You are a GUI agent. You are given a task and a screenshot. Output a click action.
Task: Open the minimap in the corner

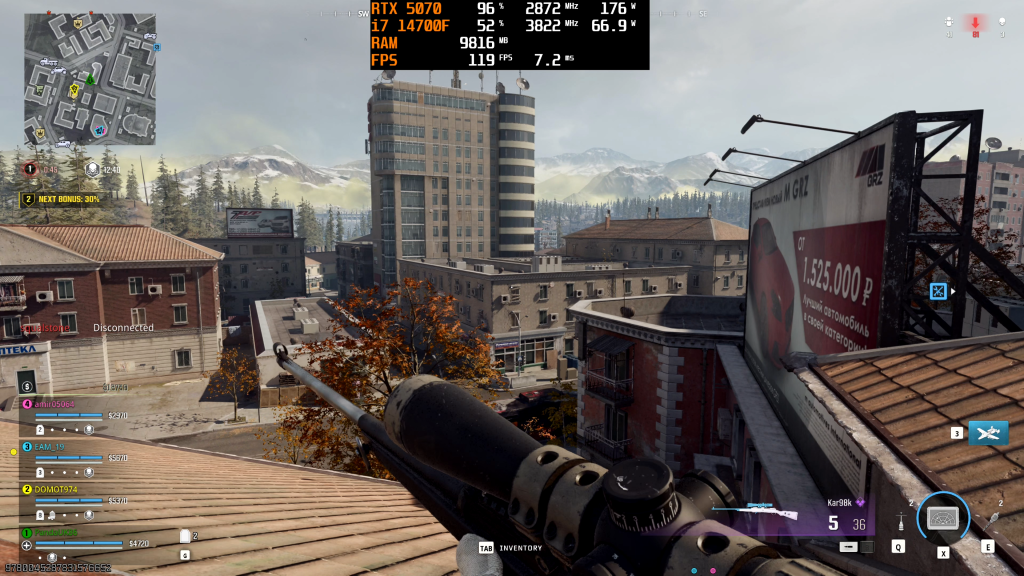point(90,78)
